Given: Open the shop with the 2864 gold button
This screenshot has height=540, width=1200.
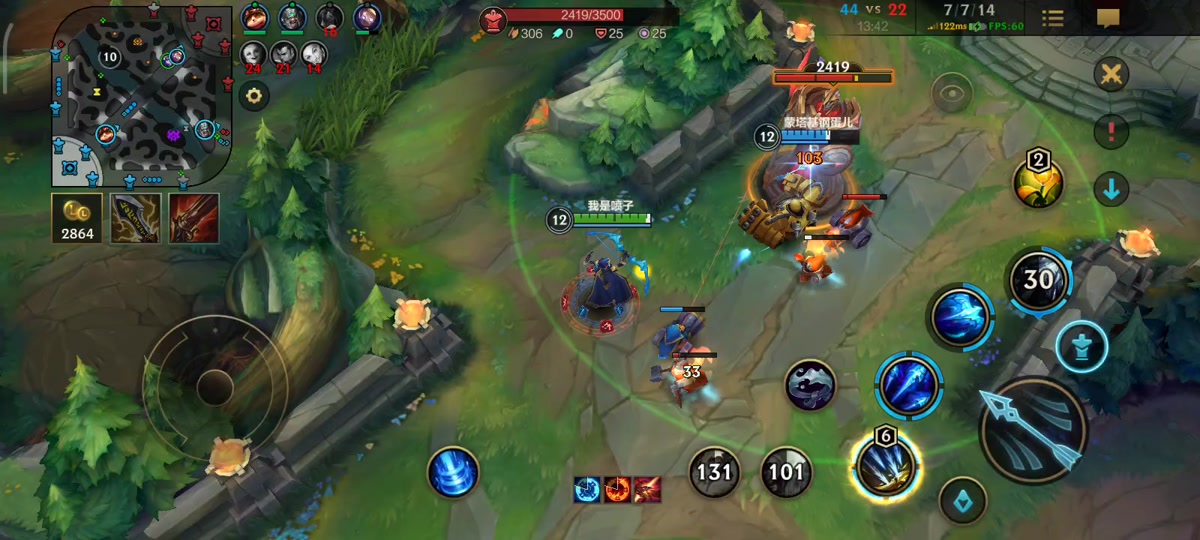Looking at the screenshot, I should point(77,218).
